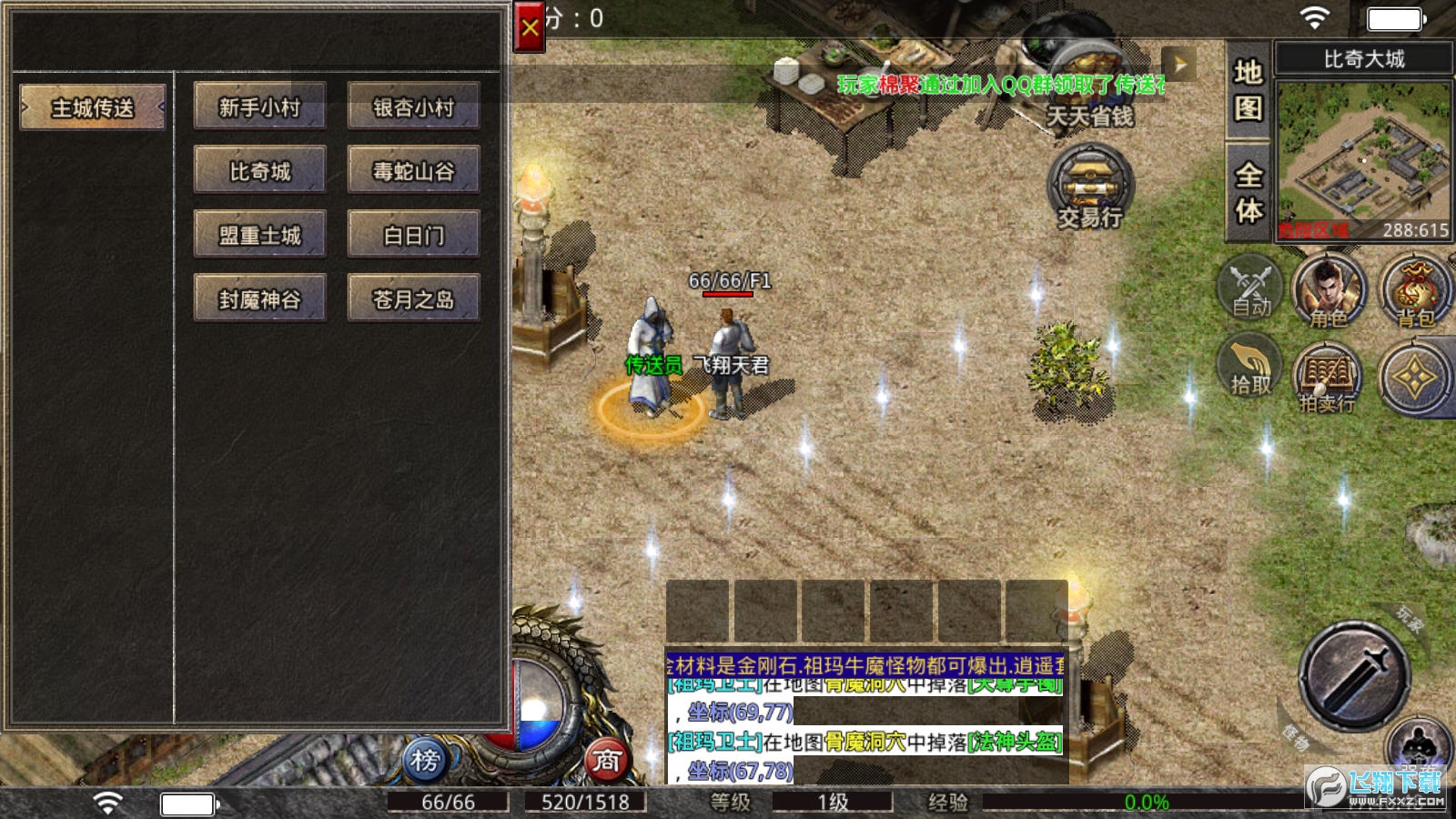Open the 背包 bag inventory
This screenshot has width=1456, height=819.
[1414, 291]
